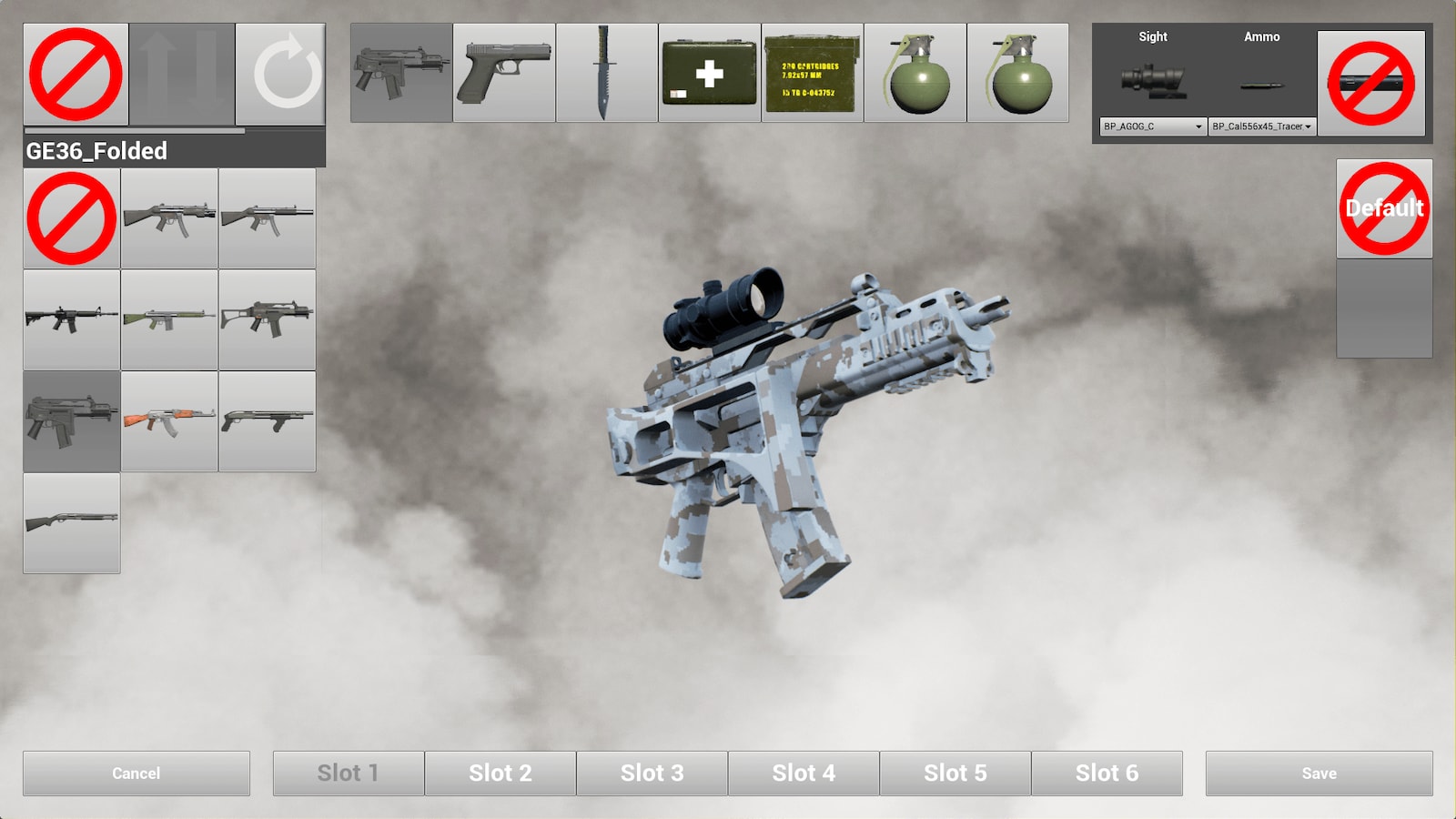The image size is (1456, 819).
Task: Select the AK-47 weapon thumbnail
Action: [169, 420]
